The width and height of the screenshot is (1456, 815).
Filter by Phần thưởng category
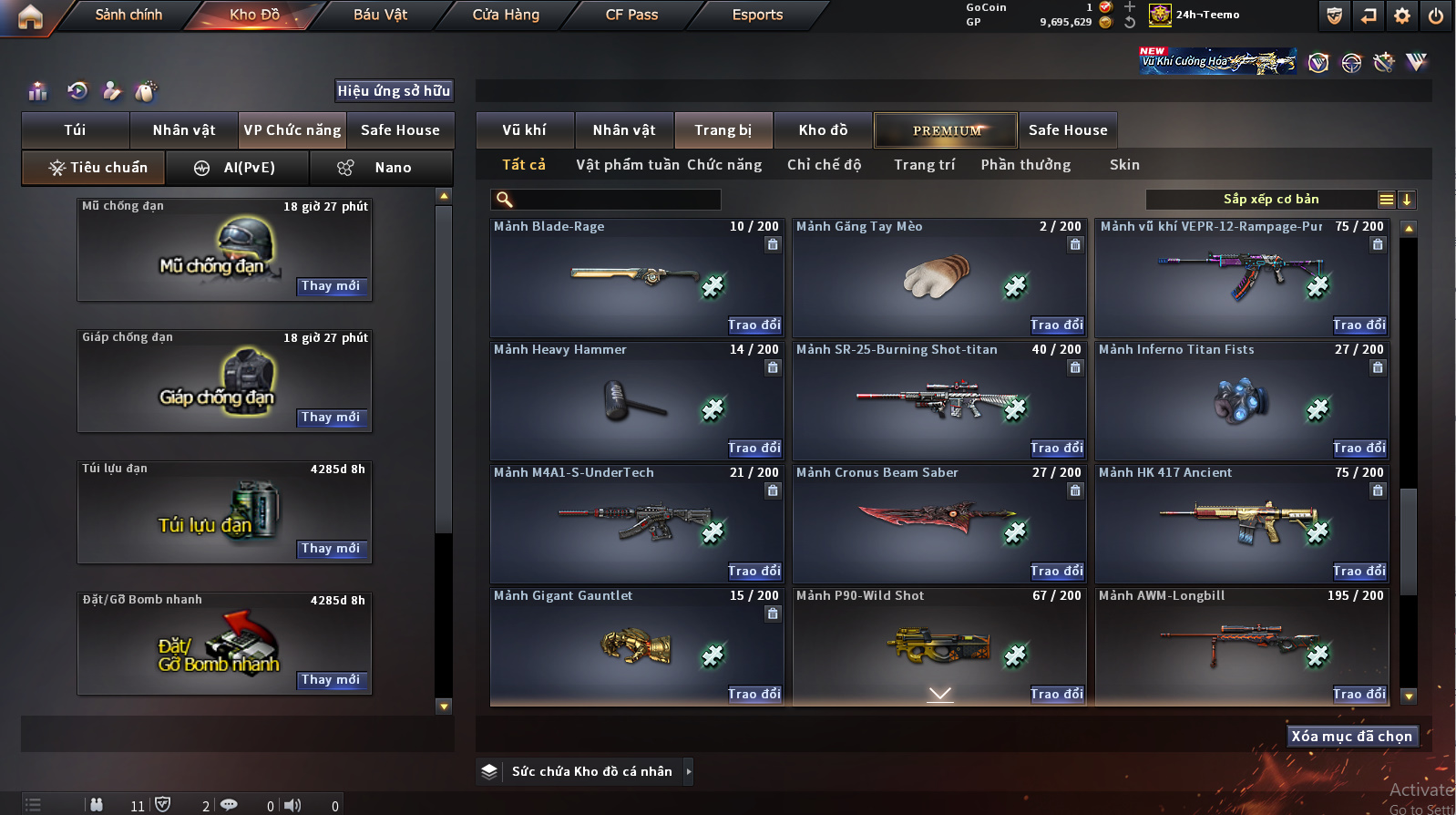(x=1025, y=165)
